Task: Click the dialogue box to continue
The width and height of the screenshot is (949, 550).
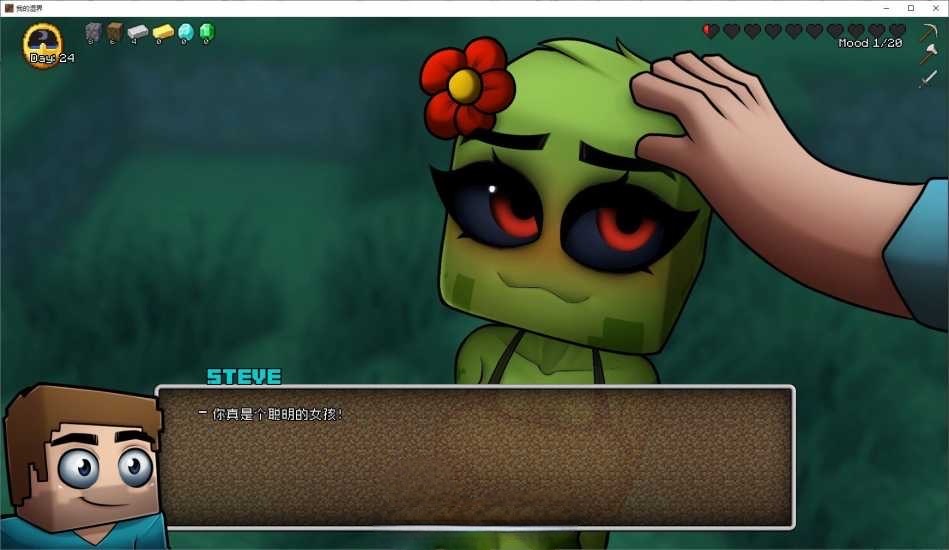Action: click(x=475, y=457)
